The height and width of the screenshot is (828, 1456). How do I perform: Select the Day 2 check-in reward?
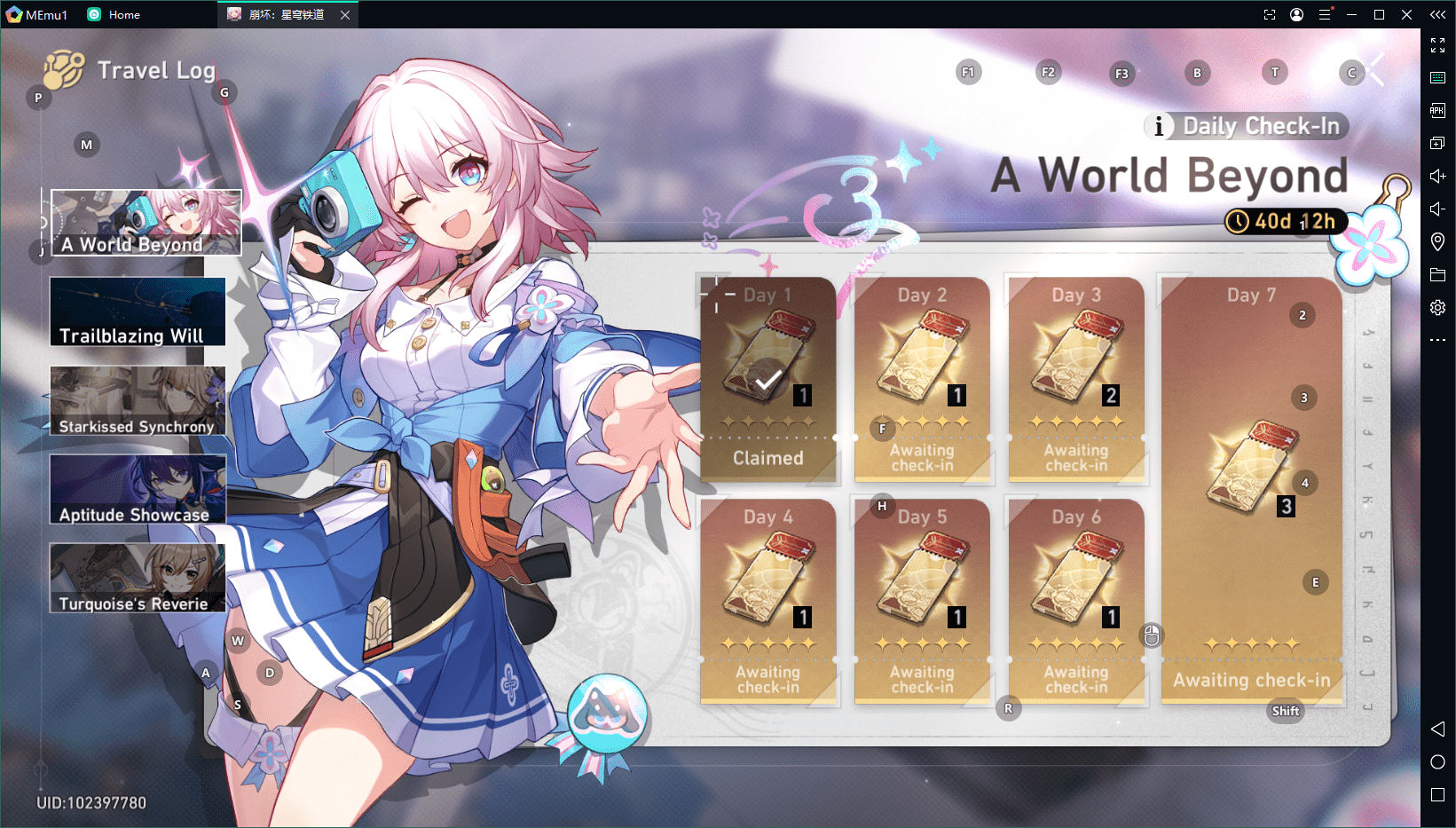tap(922, 380)
